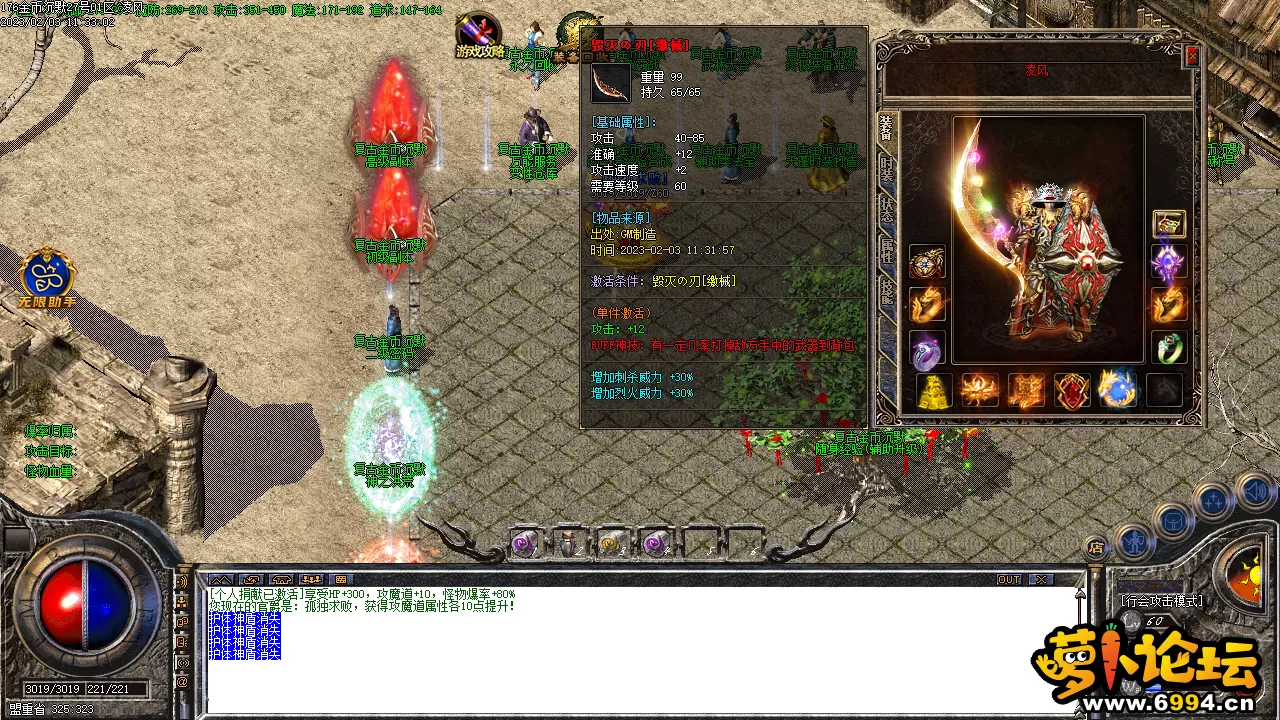Viewport: 1280px width, 720px height.
Task: Choose the red shield emblem slot
Action: (x=1072, y=391)
